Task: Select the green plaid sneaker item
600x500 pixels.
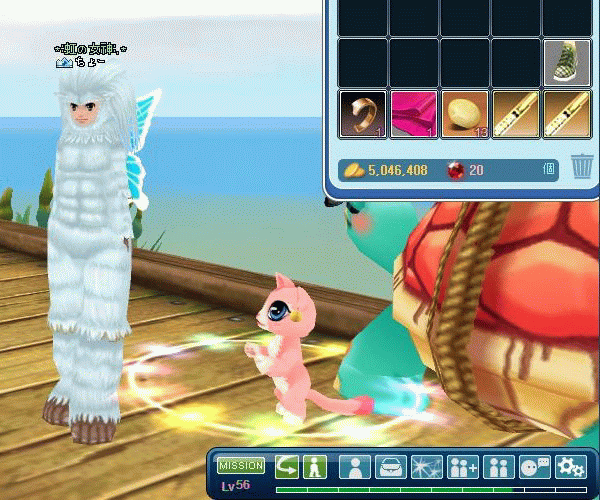Action: tap(566, 62)
